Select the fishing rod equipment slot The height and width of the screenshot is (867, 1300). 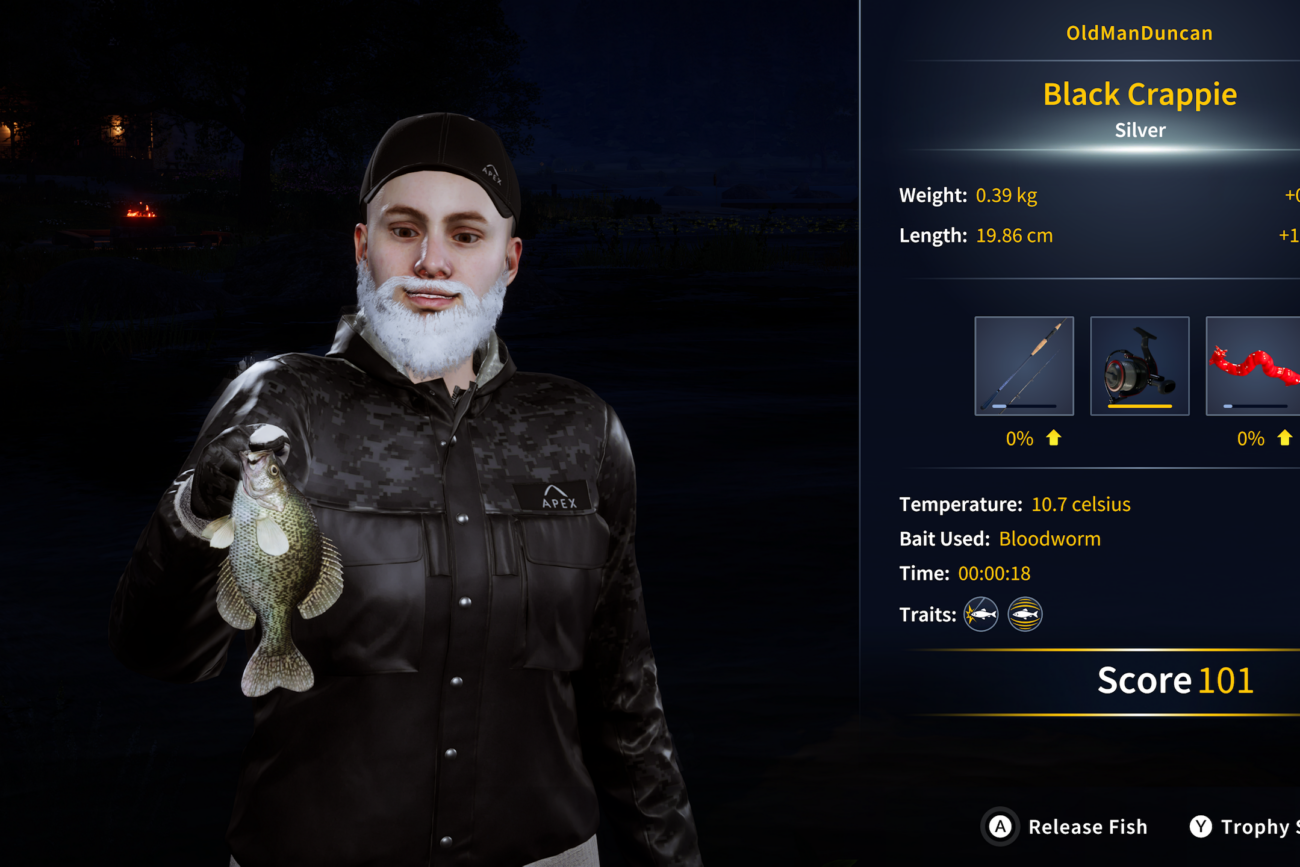click(x=1024, y=366)
